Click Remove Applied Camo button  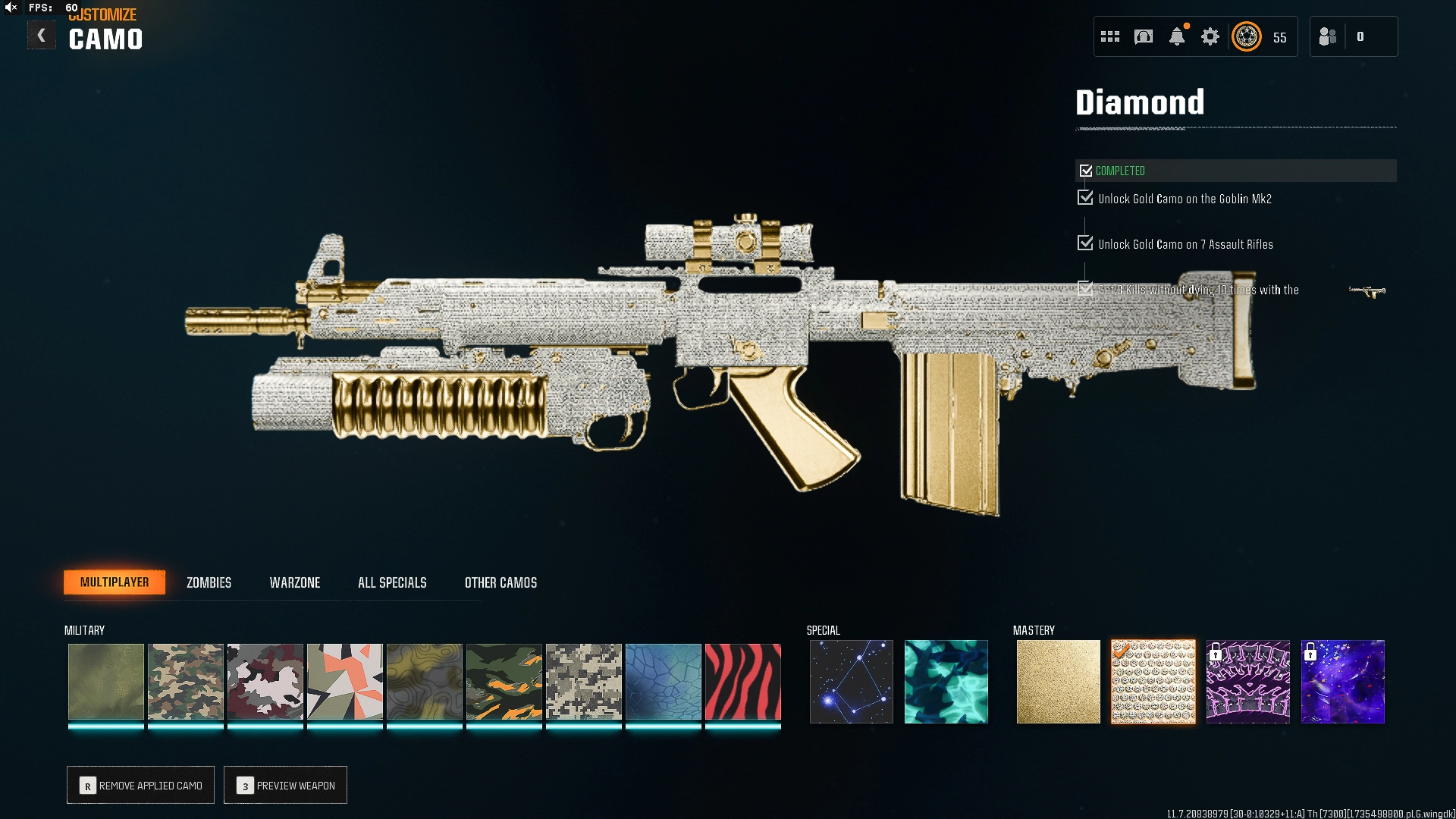(x=140, y=785)
